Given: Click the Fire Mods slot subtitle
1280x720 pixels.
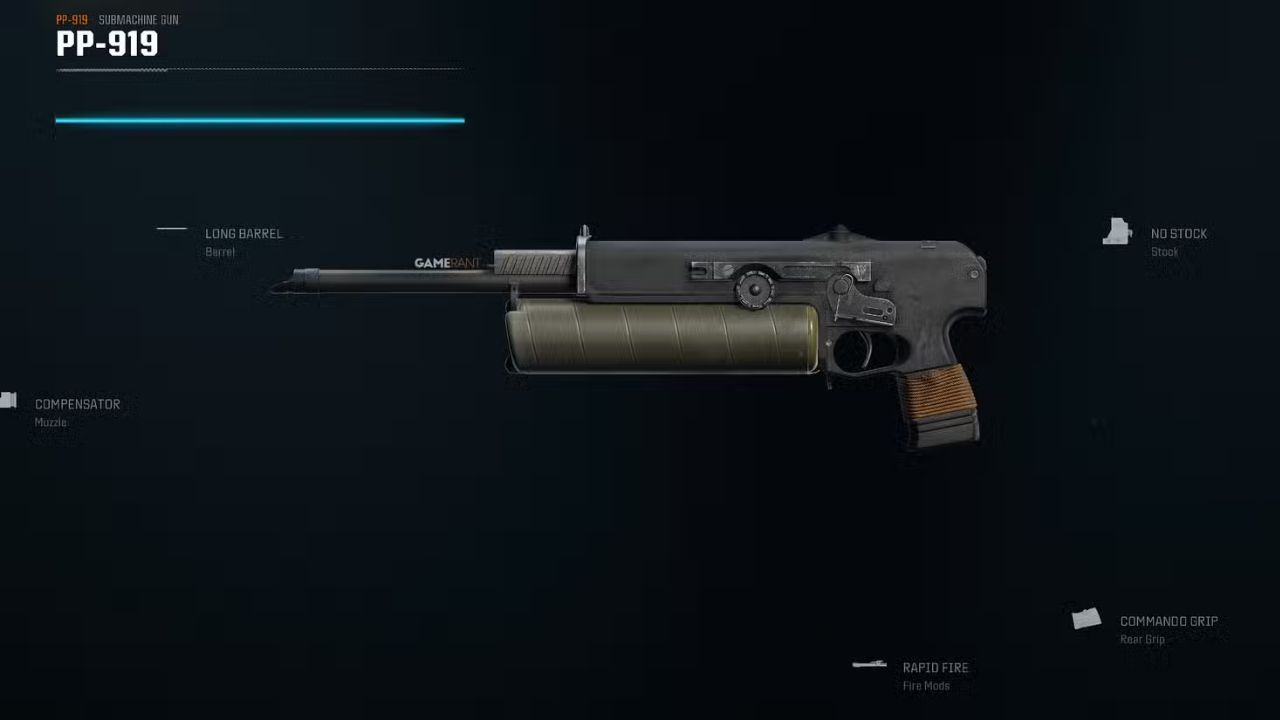Looking at the screenshot, I should (x=925, y=685).
